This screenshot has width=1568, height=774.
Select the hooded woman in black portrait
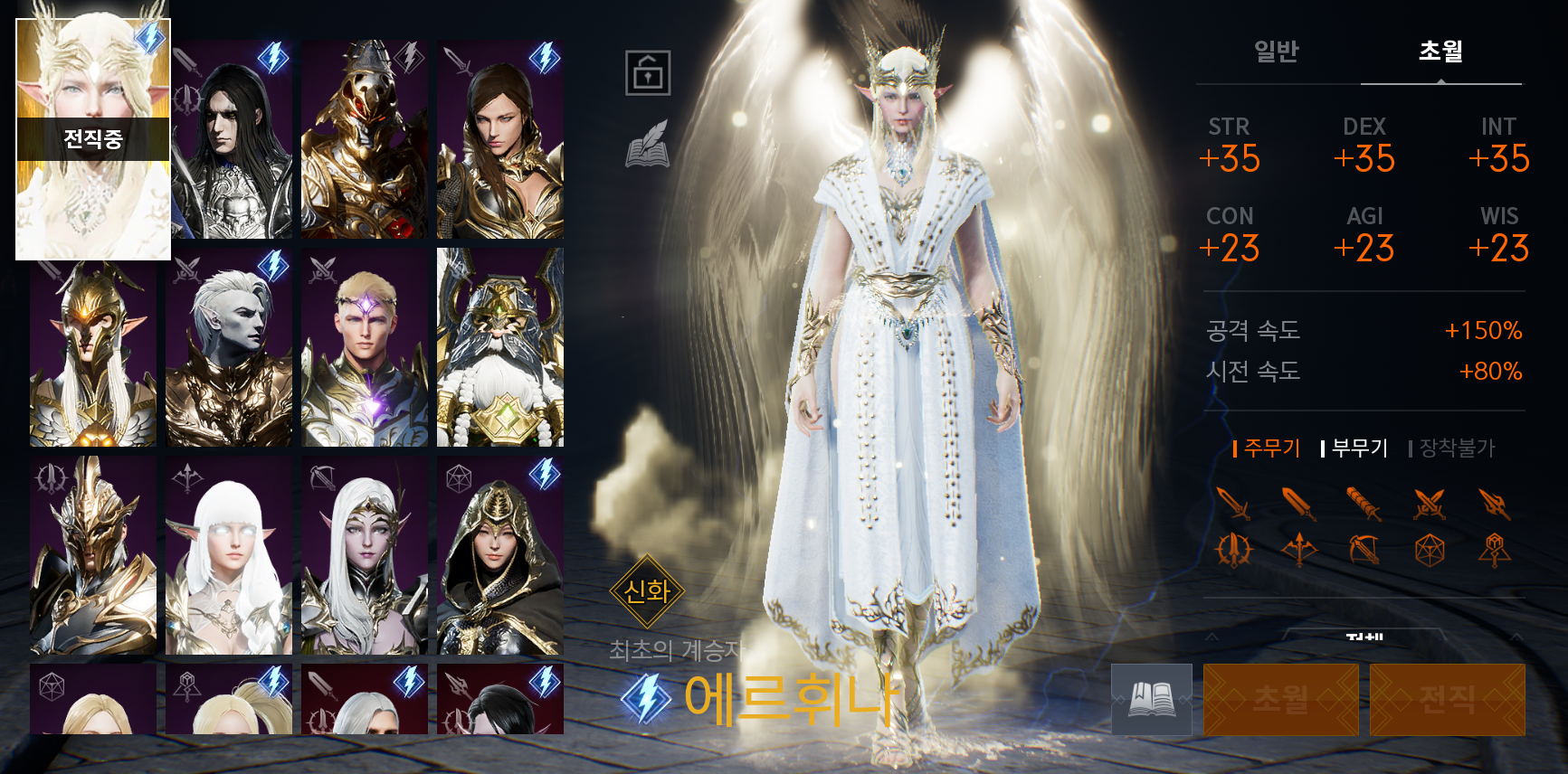(x=499, y=555)
